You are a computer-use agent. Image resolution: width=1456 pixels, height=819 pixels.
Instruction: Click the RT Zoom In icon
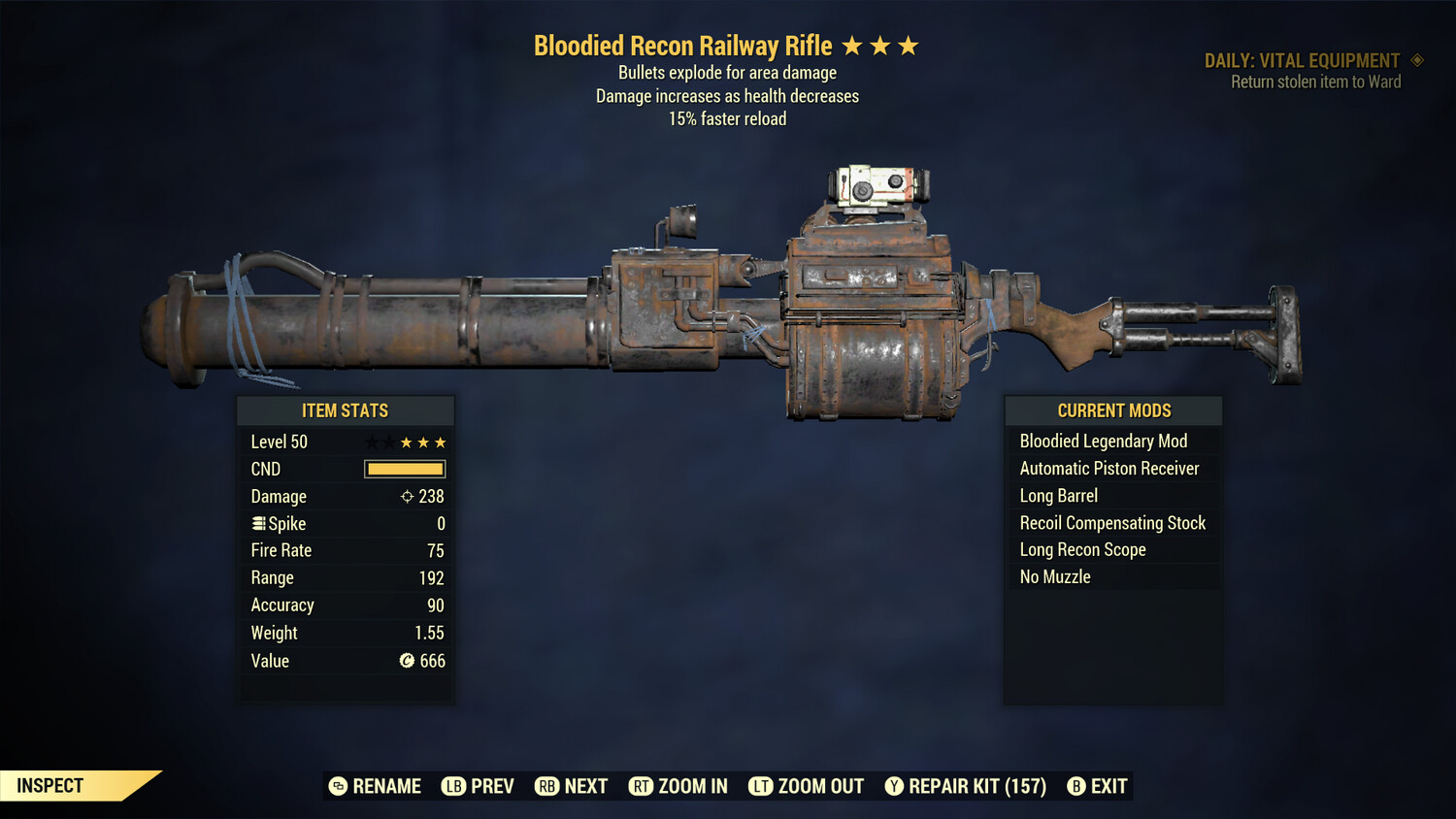pyautogui.click(x=642, y=786)
